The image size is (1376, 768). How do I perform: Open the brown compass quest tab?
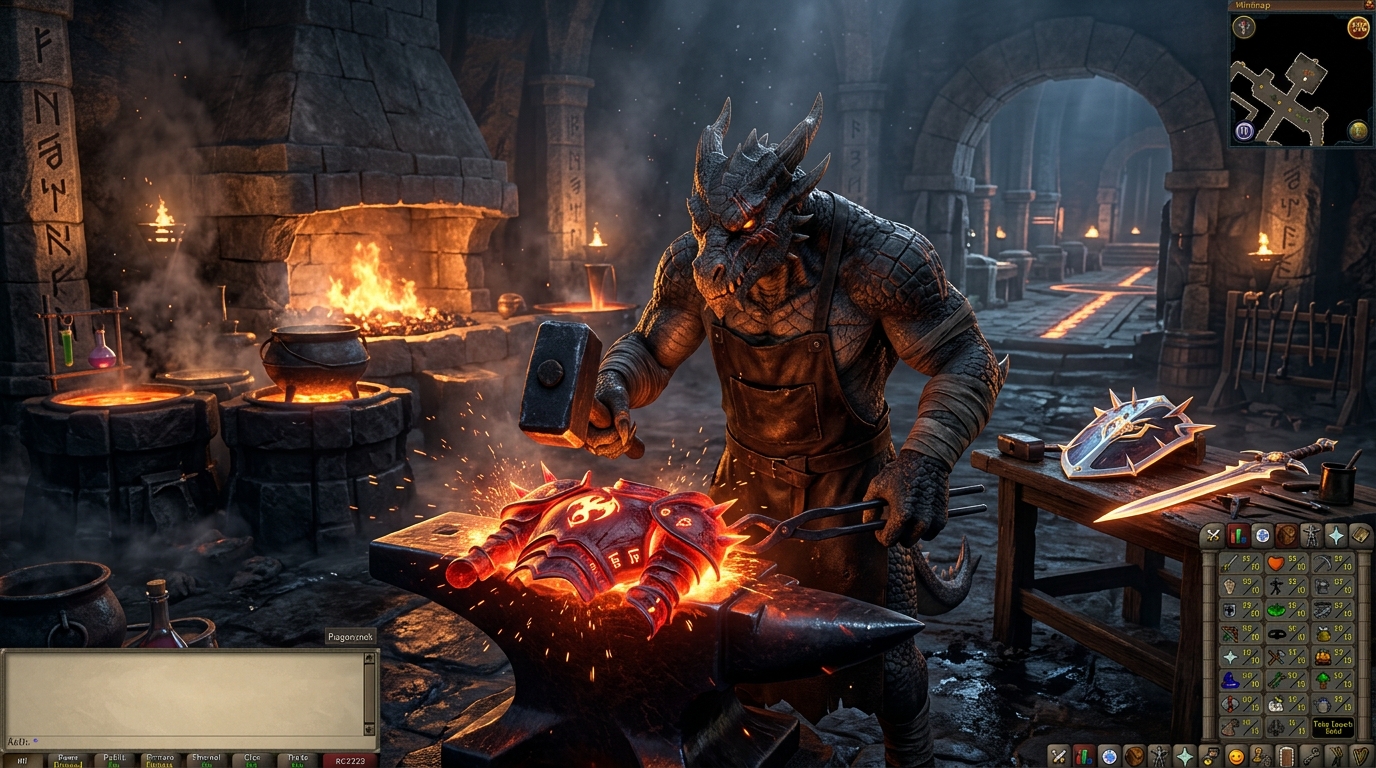[x=1286, y=535]
